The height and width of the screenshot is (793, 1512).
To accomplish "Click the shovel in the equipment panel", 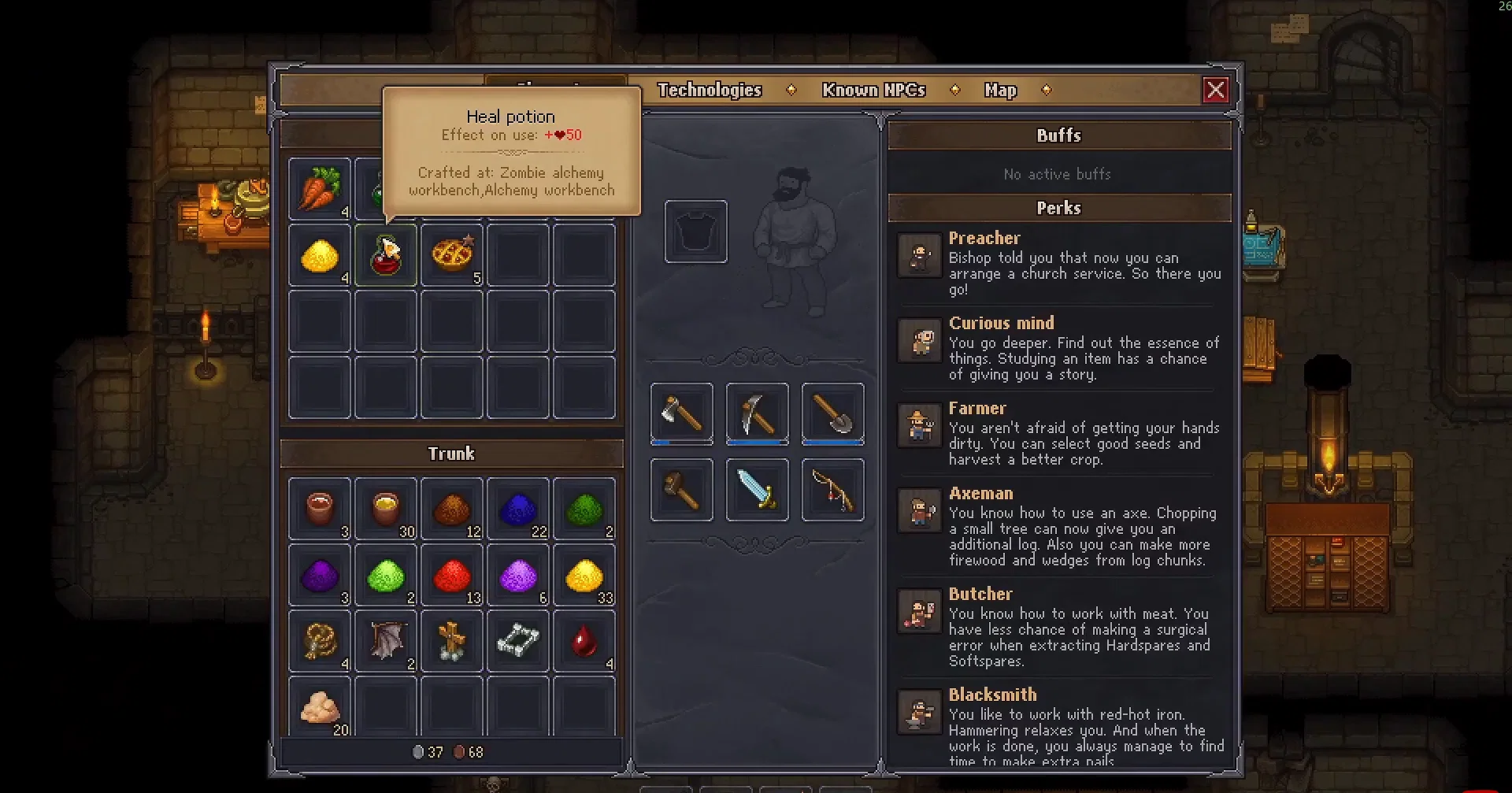I will (832, 413).
